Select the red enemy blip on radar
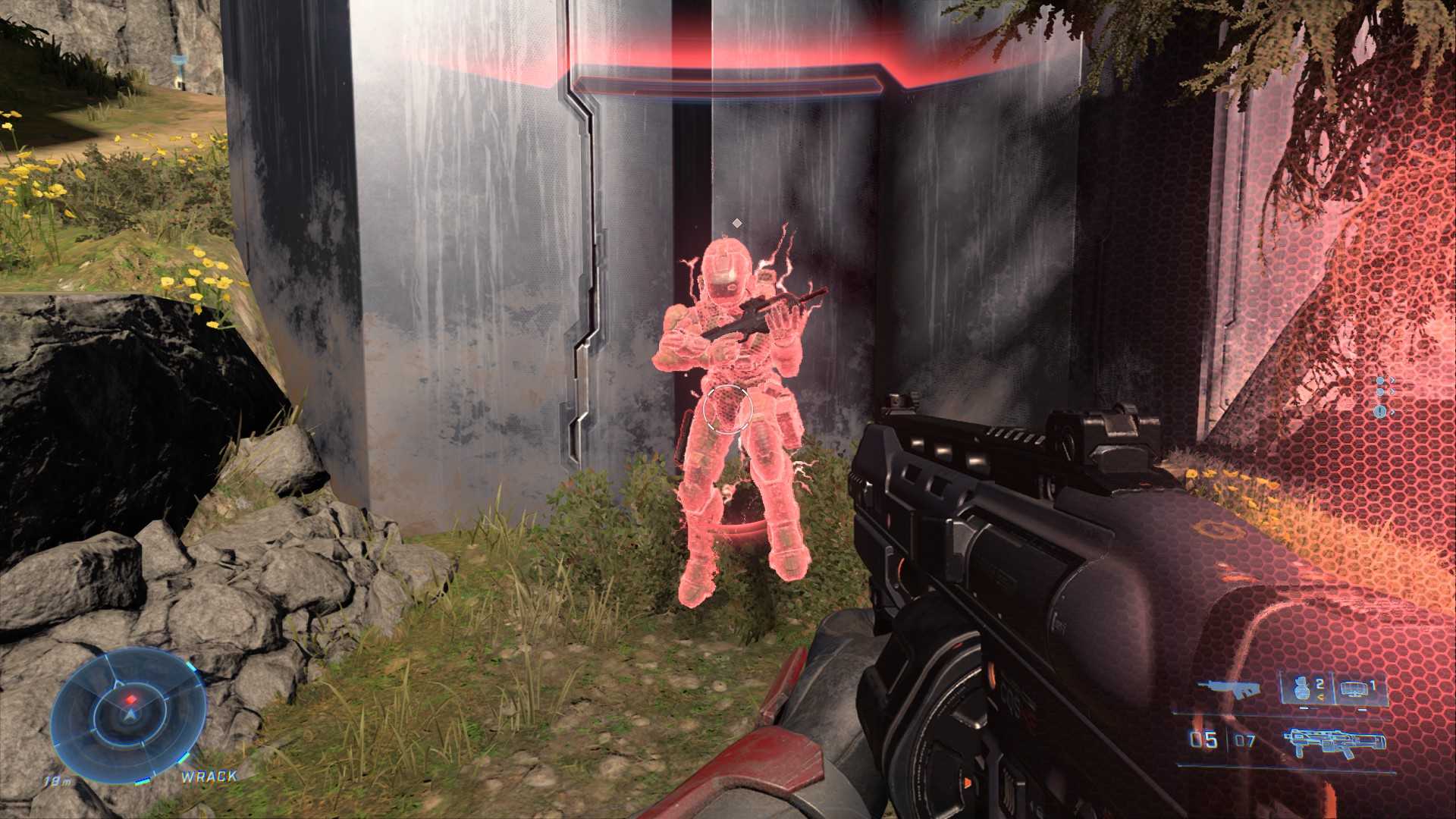Viewport: 1456px width, 819px height. click(131, 698)
